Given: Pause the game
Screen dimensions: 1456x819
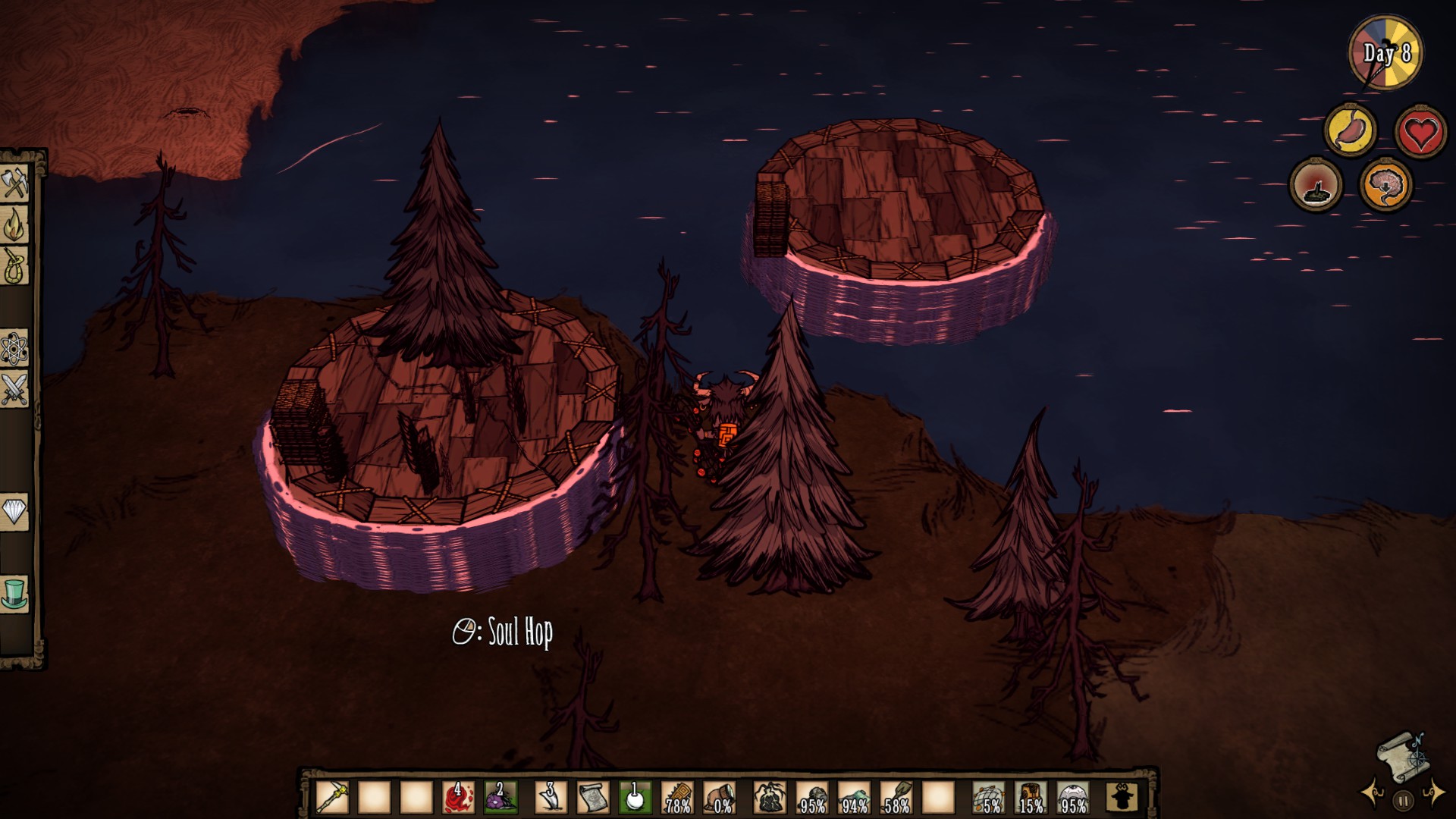Looking at the screenshot, I should (1403, 799).
